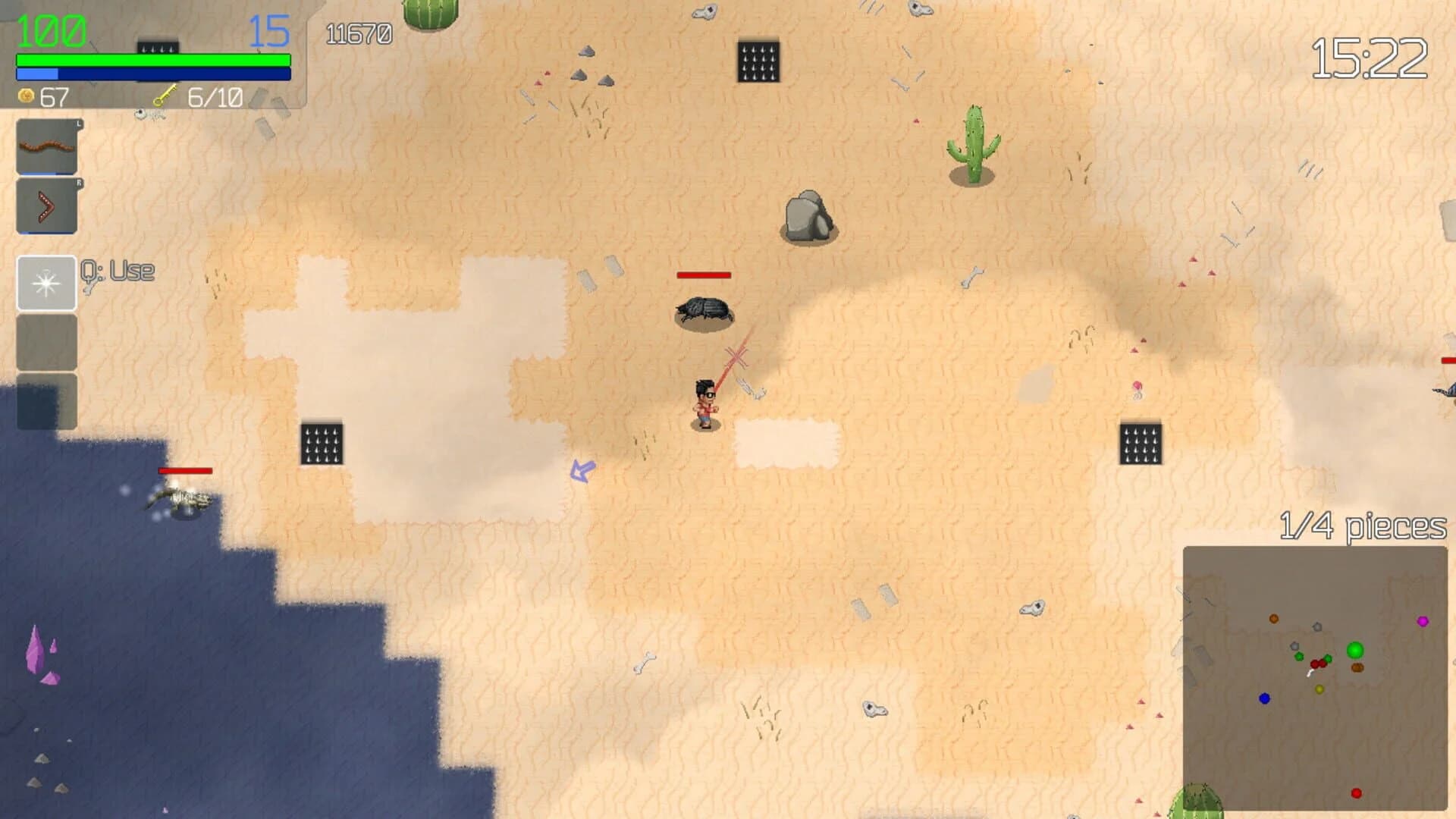Activate the Q: Use flash ability icon
Image resolution: width=1456 pixels, height=819 pixels.
tap(46, 282)
